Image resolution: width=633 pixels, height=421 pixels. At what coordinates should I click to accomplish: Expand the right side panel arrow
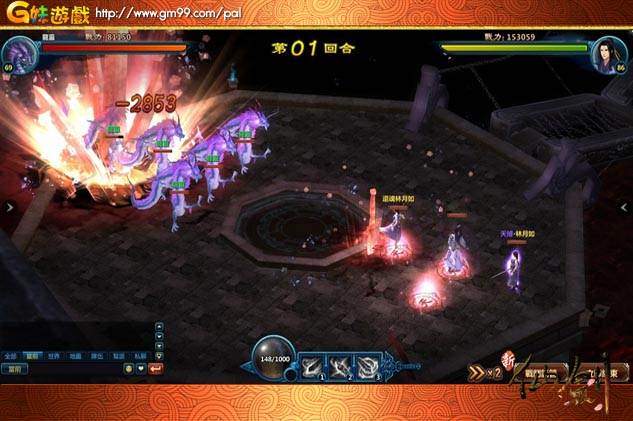(x=628, y=207)
